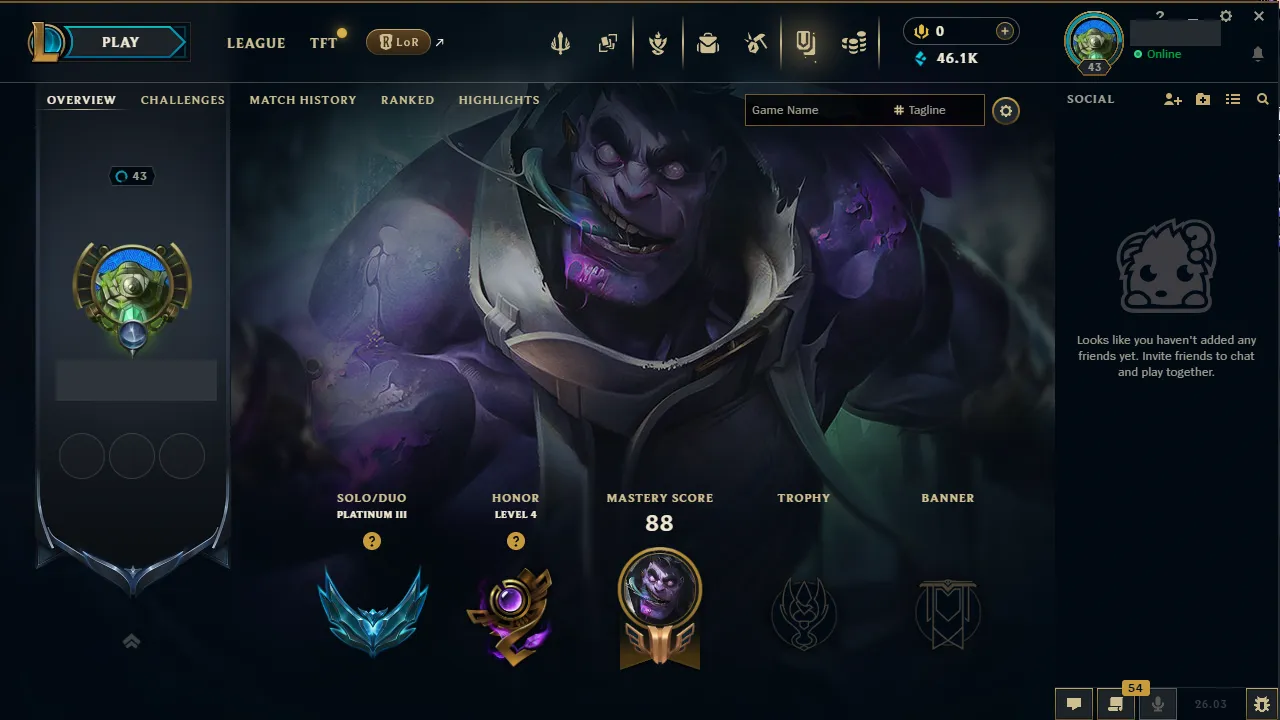Click the esports hammer icon

[756, 42]
